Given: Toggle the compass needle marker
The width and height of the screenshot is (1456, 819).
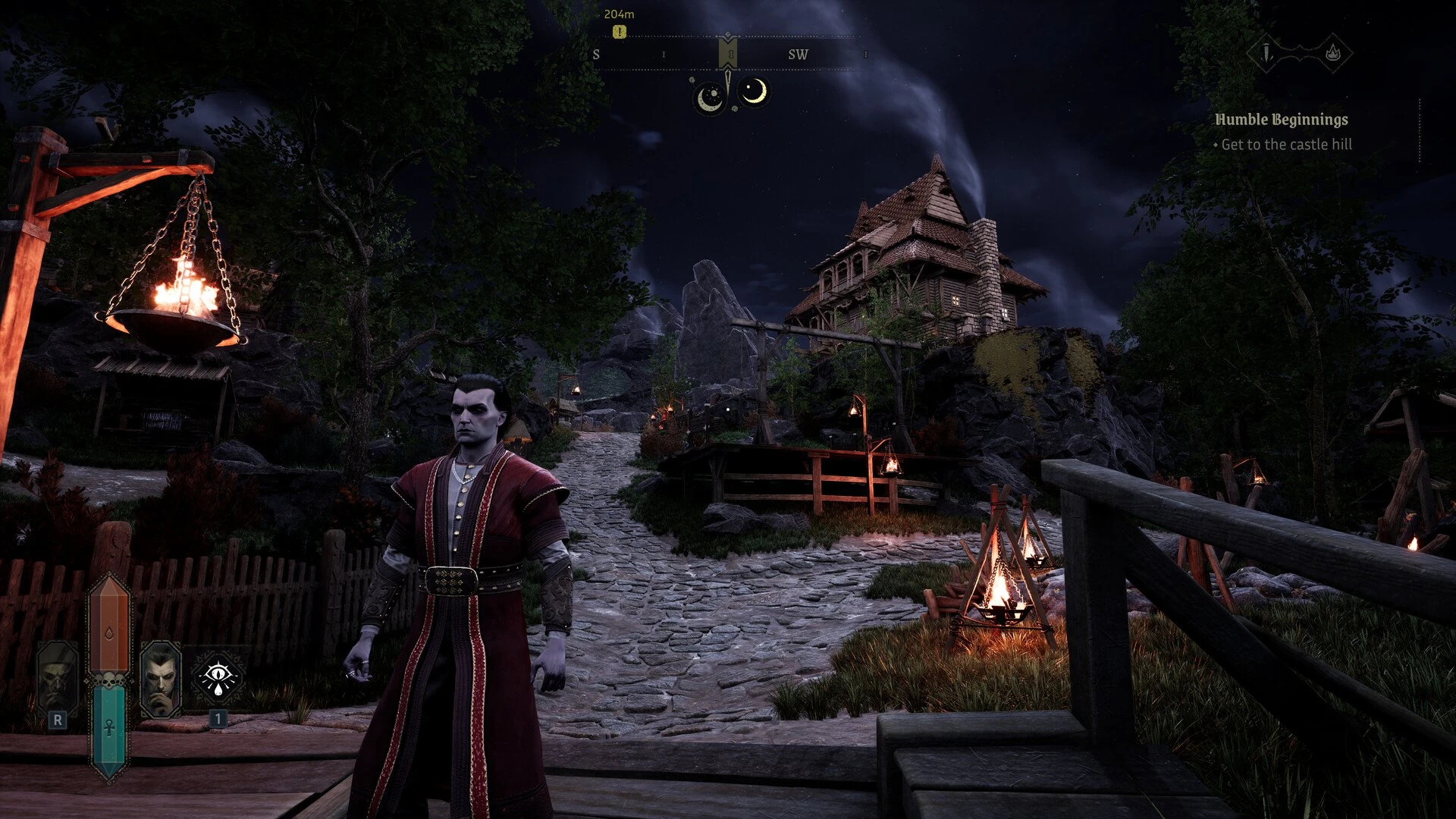Looking at the screenshot, I should pos(728,53).
